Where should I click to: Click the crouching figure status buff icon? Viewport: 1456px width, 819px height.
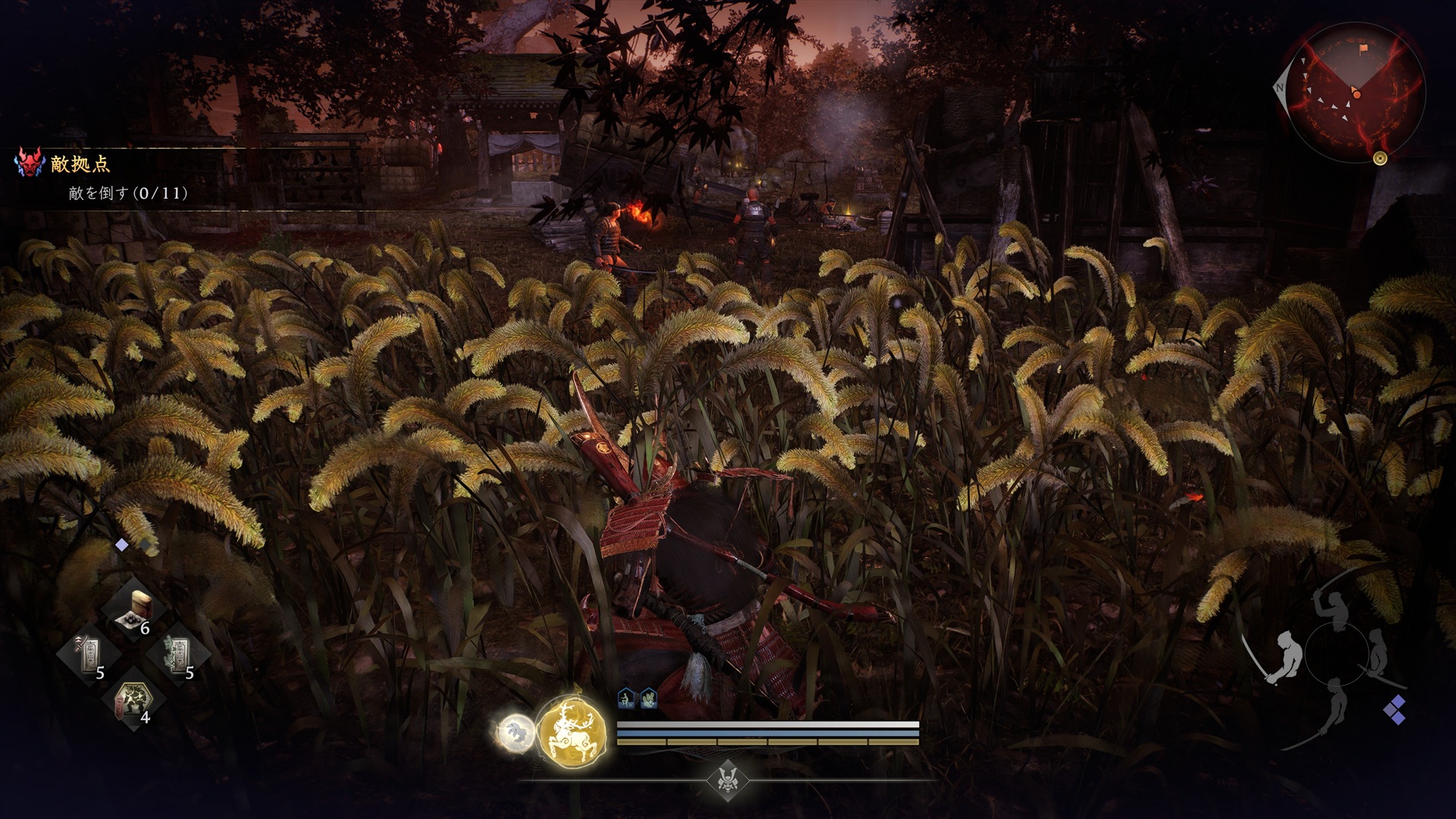coord(626,698)
